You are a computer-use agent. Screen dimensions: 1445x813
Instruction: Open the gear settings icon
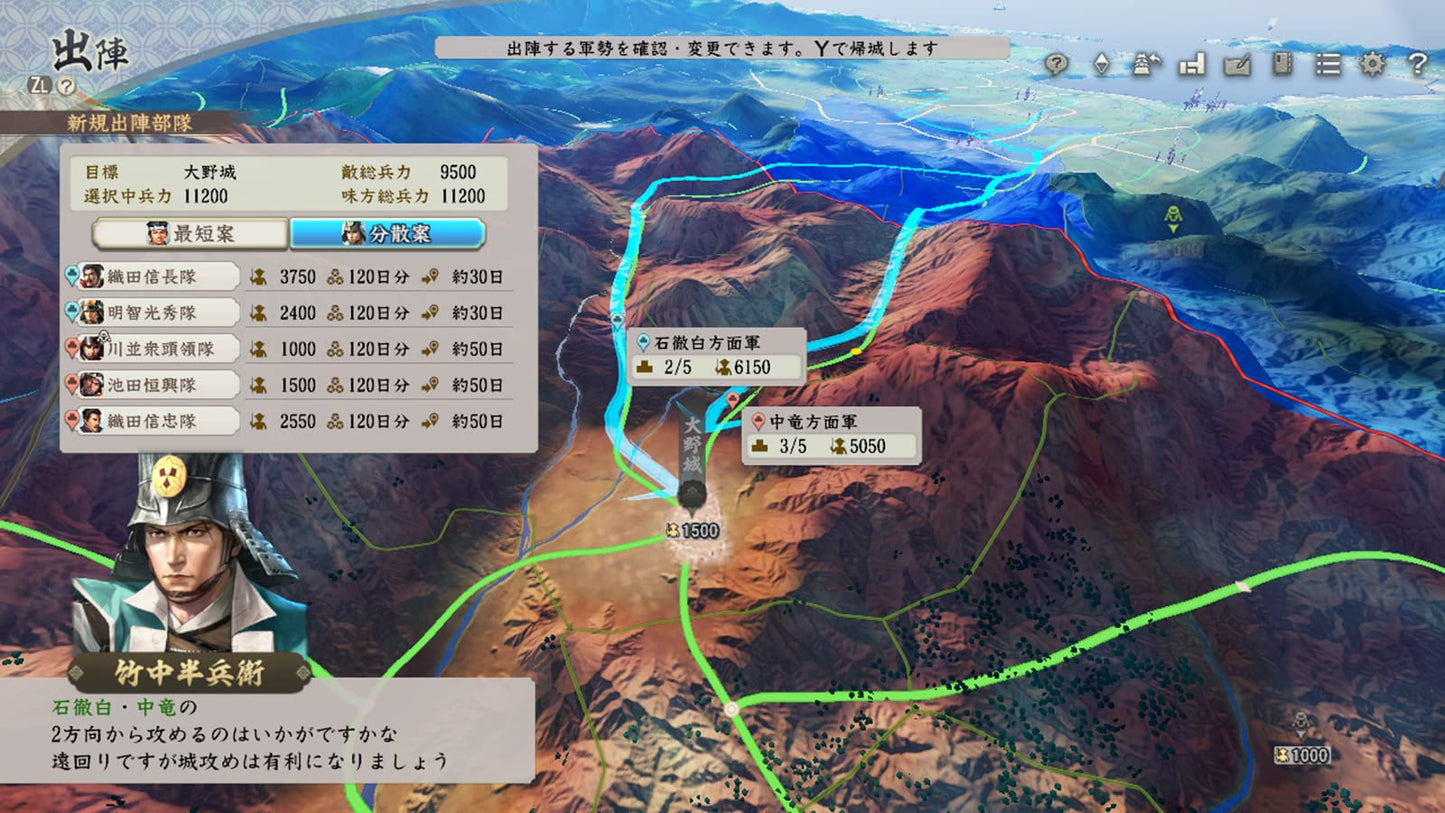coord(1371,65)
